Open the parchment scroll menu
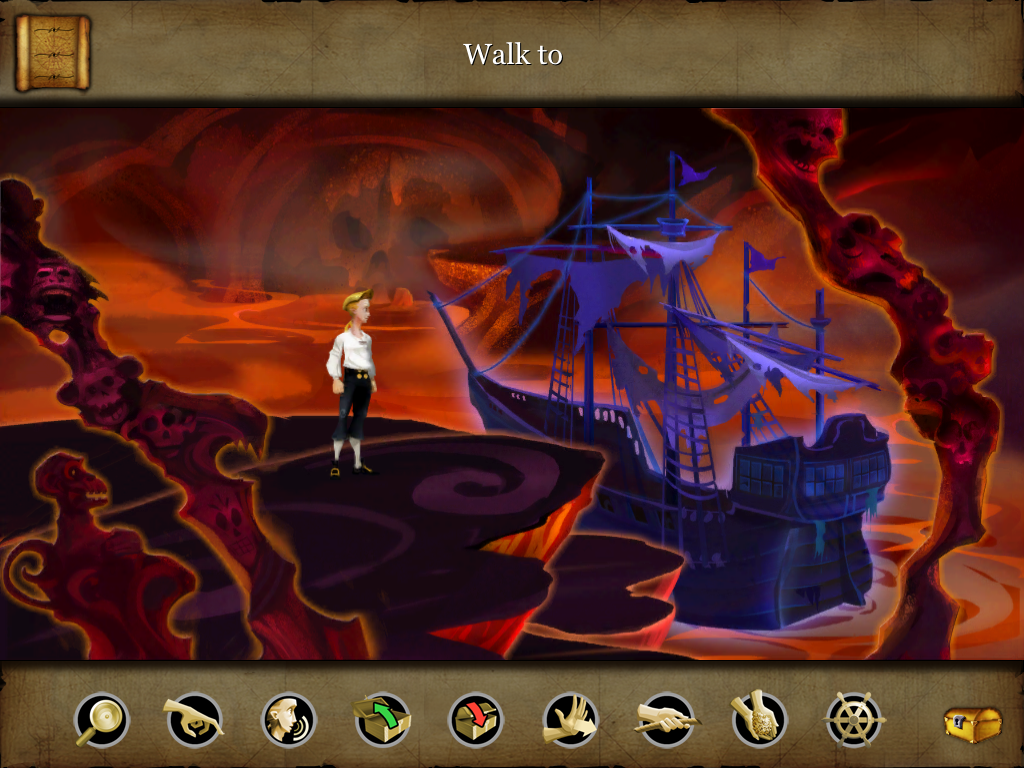Screen dimensions: 1024x768 click(x=52, y=52)
